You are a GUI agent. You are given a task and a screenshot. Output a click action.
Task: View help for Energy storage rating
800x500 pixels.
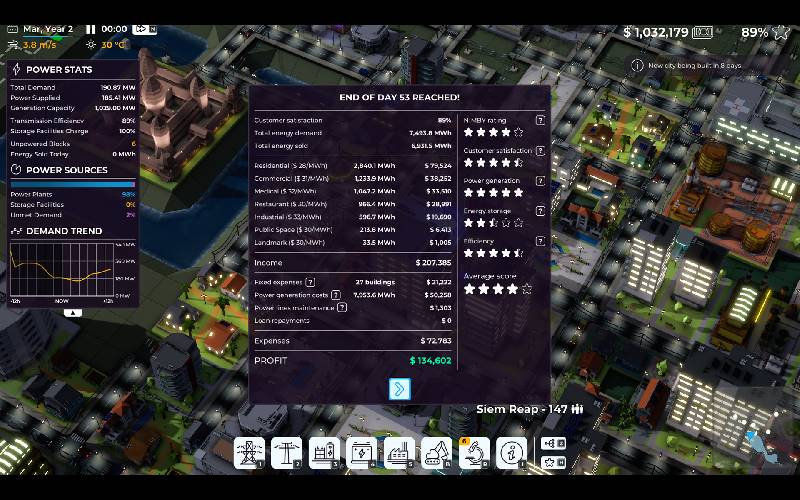pos(541,211)
